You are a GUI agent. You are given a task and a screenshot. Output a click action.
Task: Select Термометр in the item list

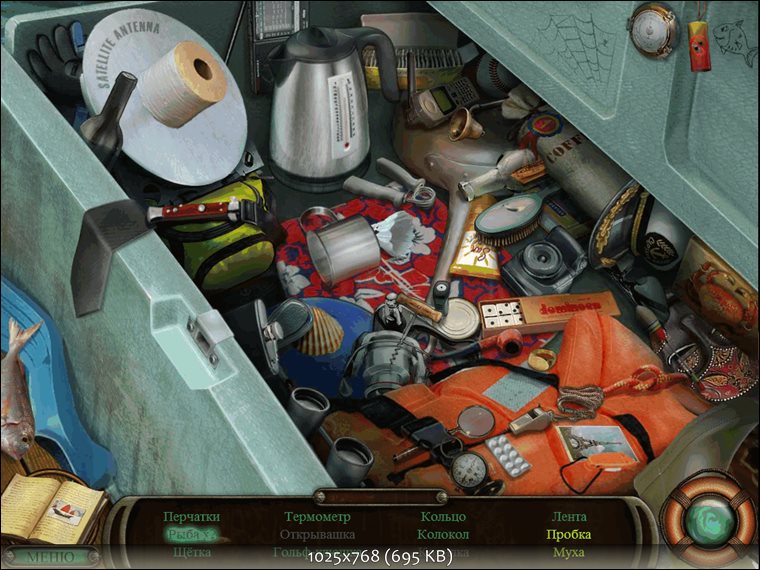tap(317, 517)
